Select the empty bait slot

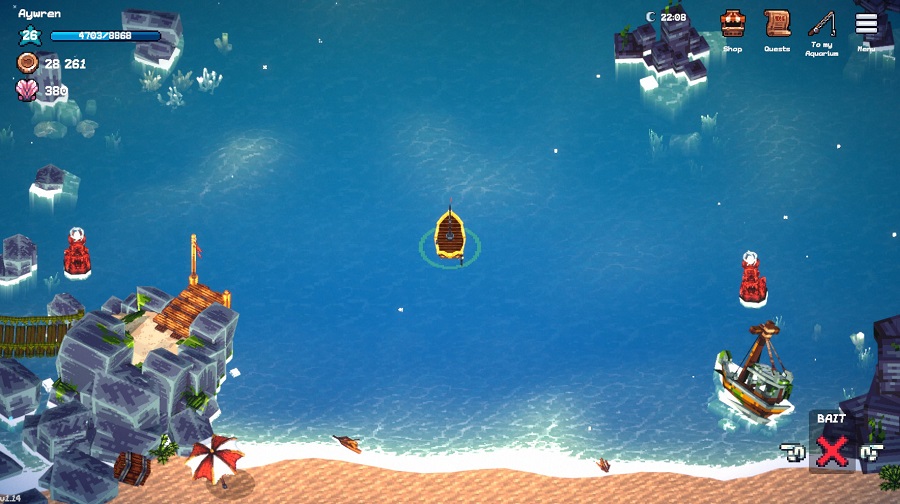coord(831,451)
